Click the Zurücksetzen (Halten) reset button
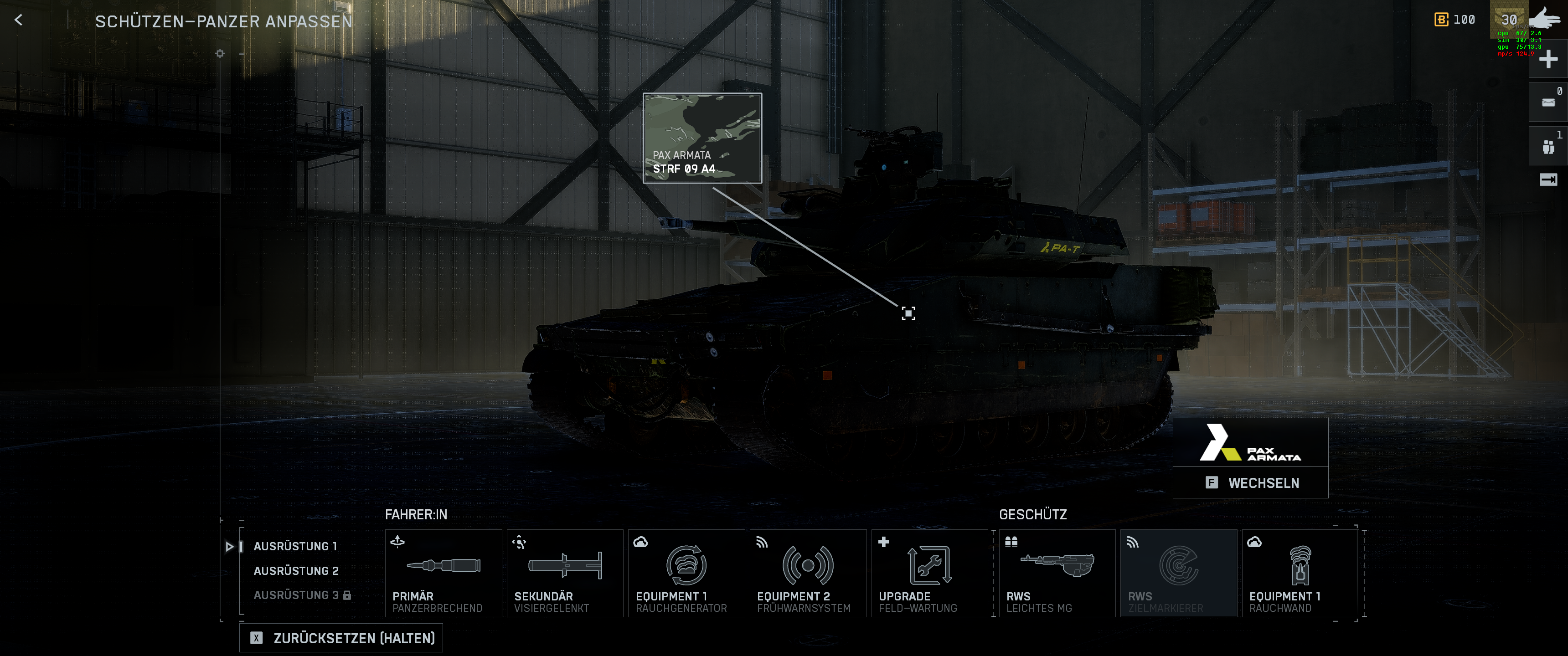The width and height of the screenshot is (1568, 656). pyautogui.click(x=341, y=638)
